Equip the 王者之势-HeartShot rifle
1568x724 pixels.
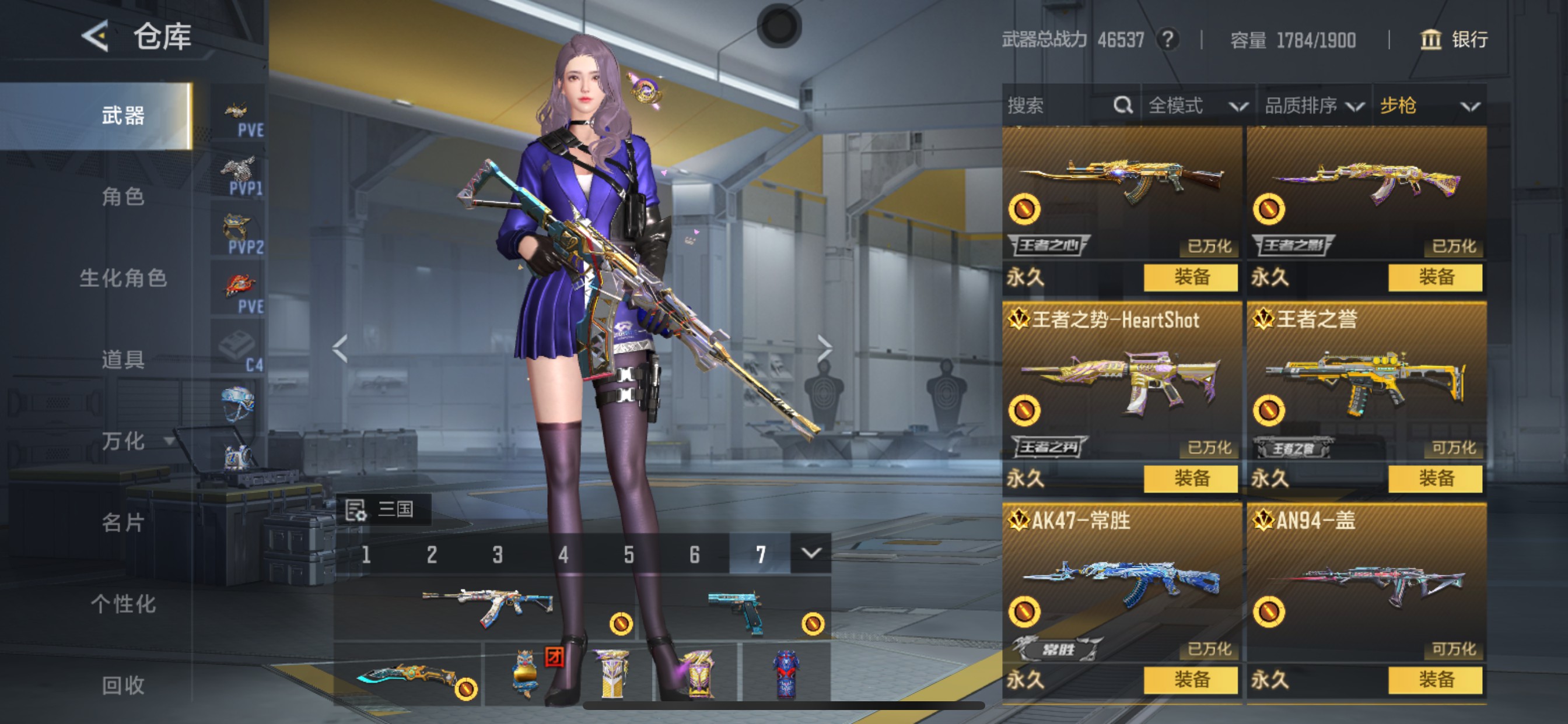click(1190, 479)
